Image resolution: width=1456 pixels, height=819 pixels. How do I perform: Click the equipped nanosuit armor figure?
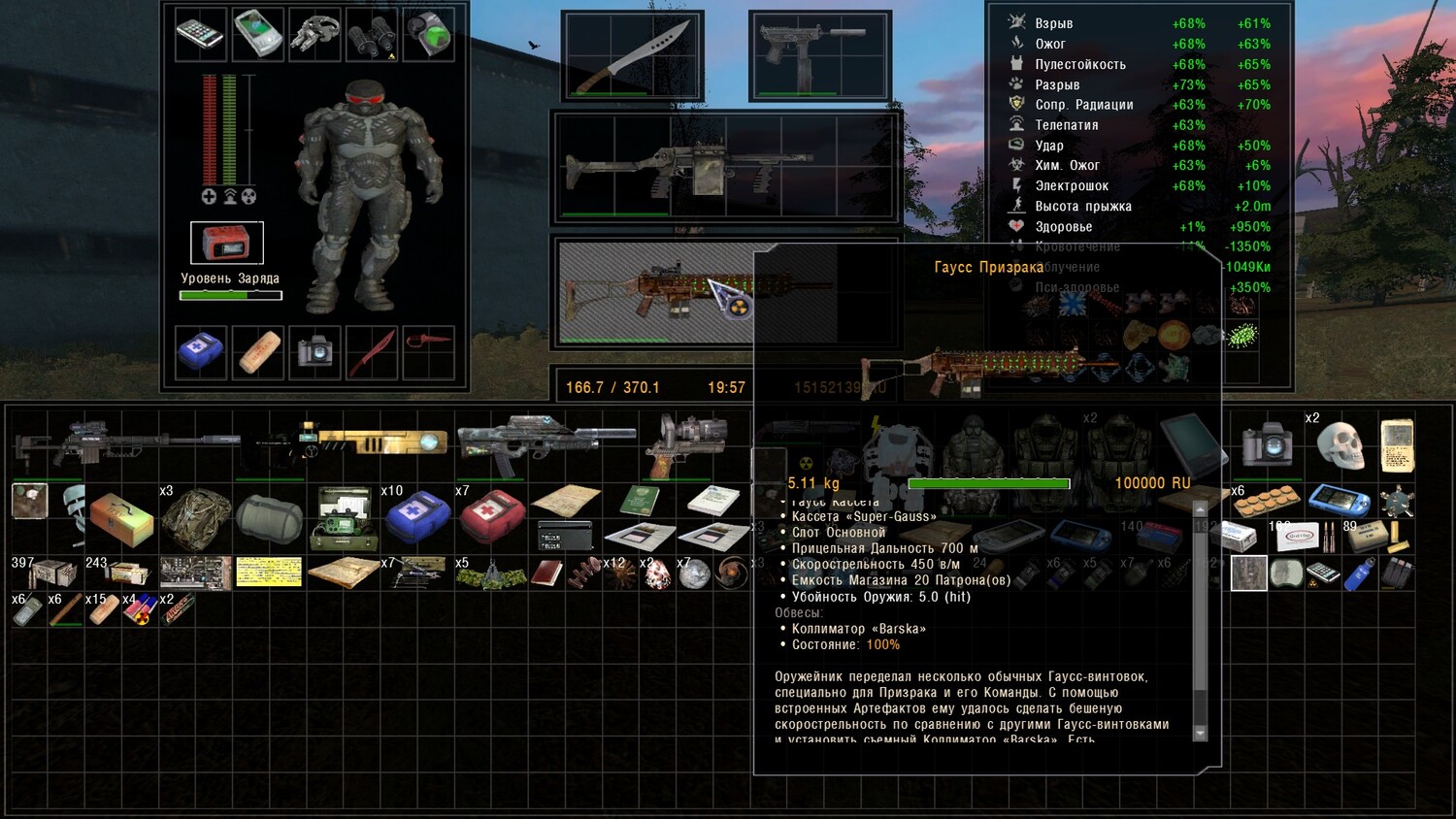368,194
